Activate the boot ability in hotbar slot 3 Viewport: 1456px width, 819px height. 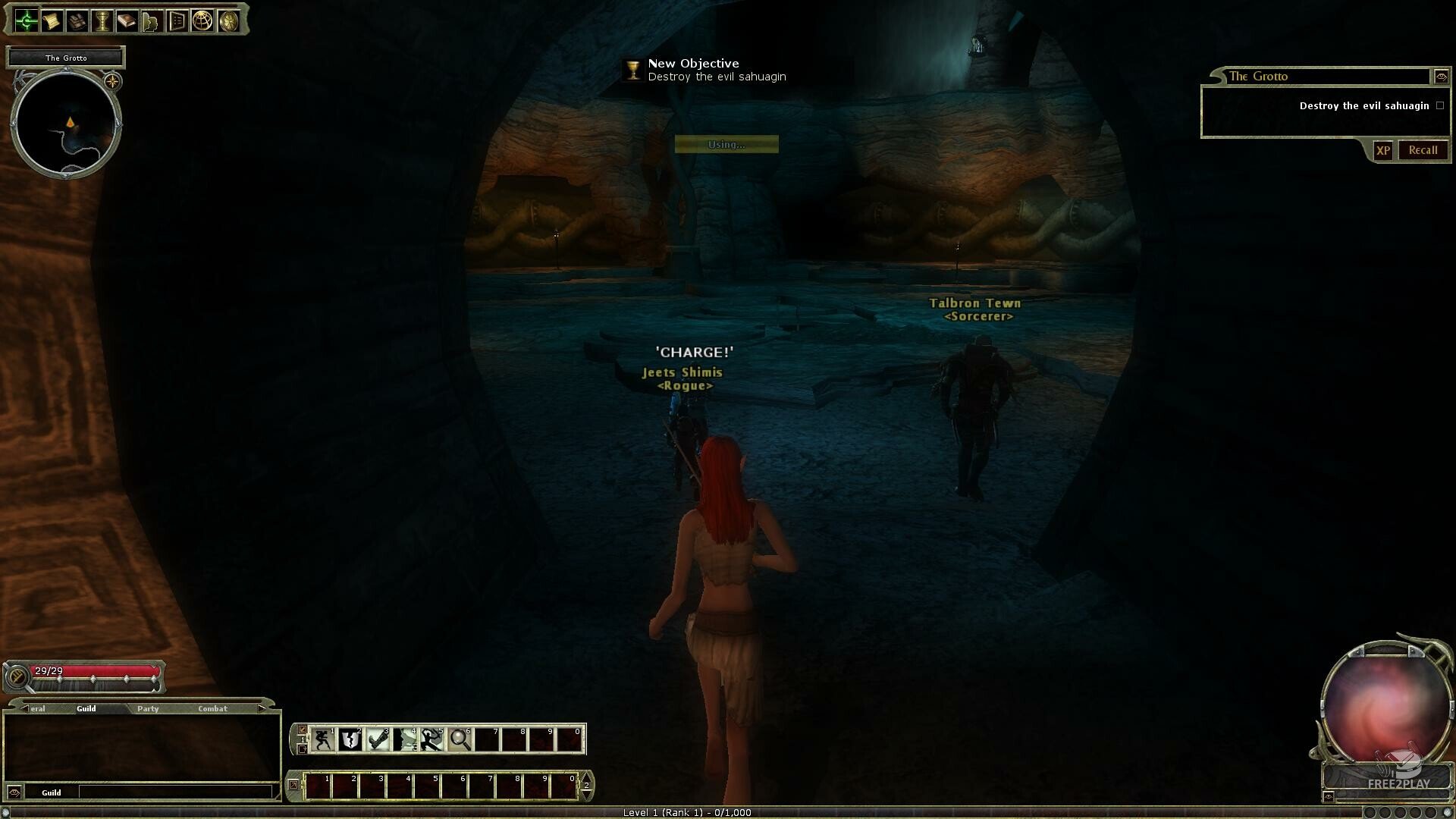(378, 739)
